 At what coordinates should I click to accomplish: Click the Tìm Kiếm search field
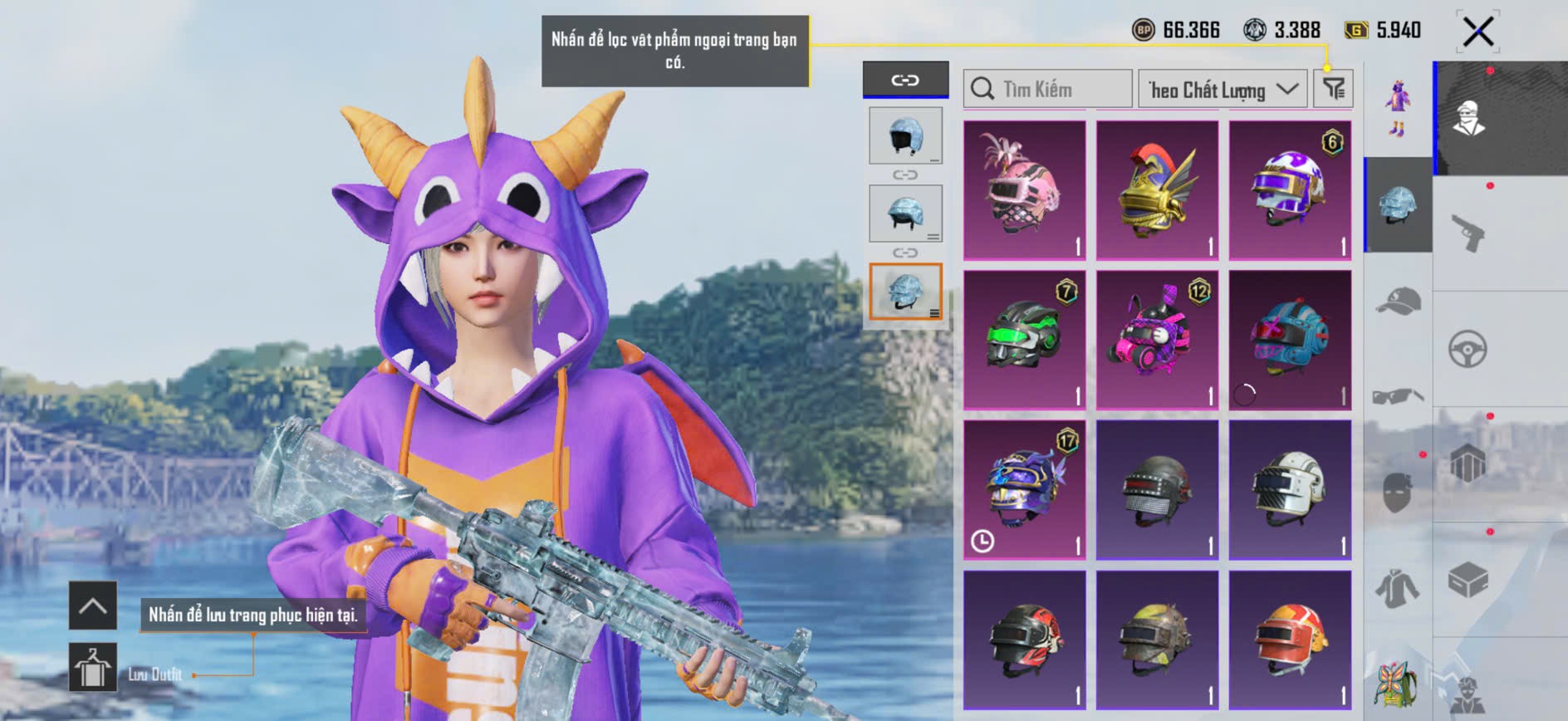(1048, 89)
